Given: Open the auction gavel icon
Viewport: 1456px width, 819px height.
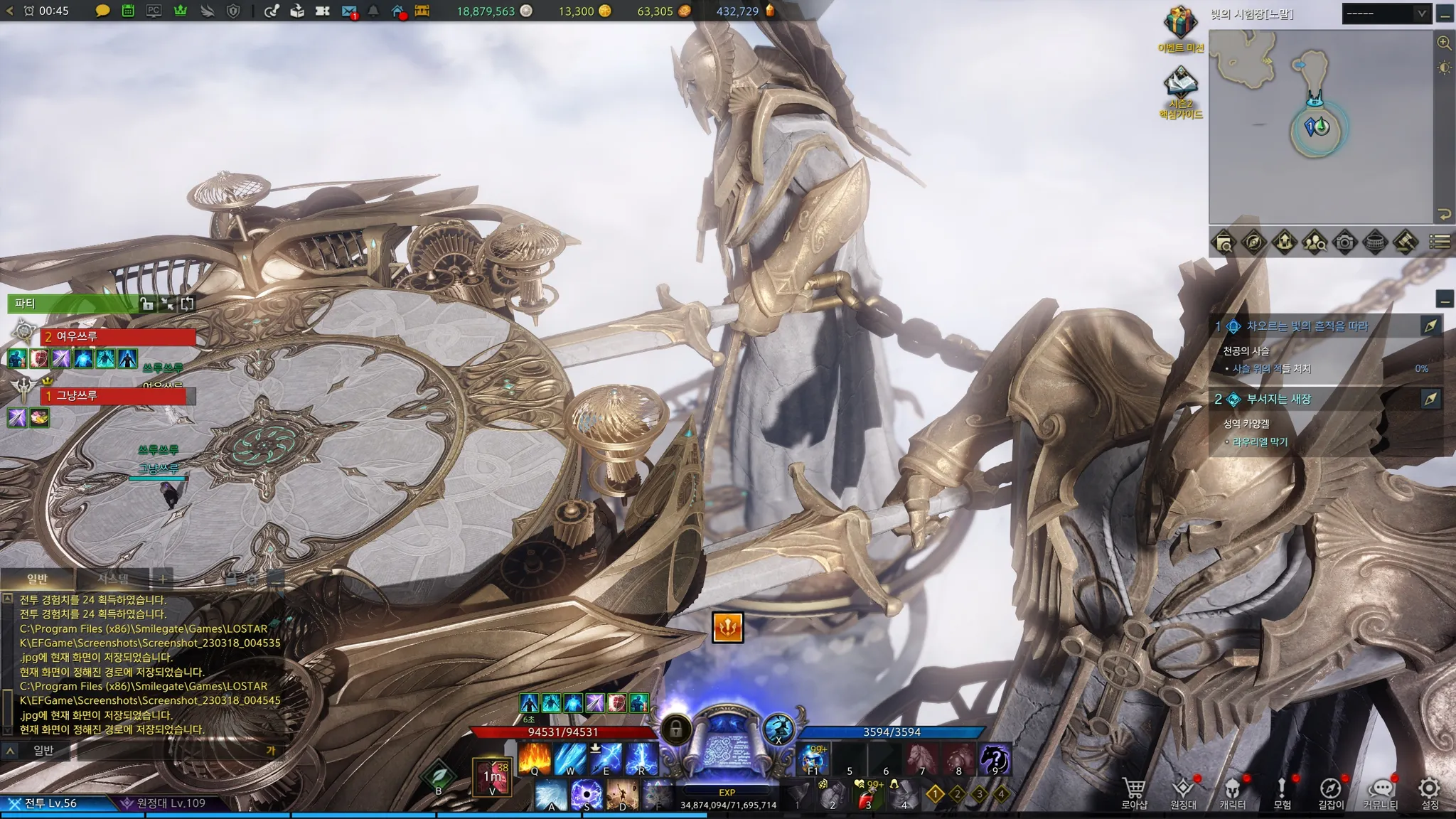Looking at the screenshot, I should click(1406, 242).
